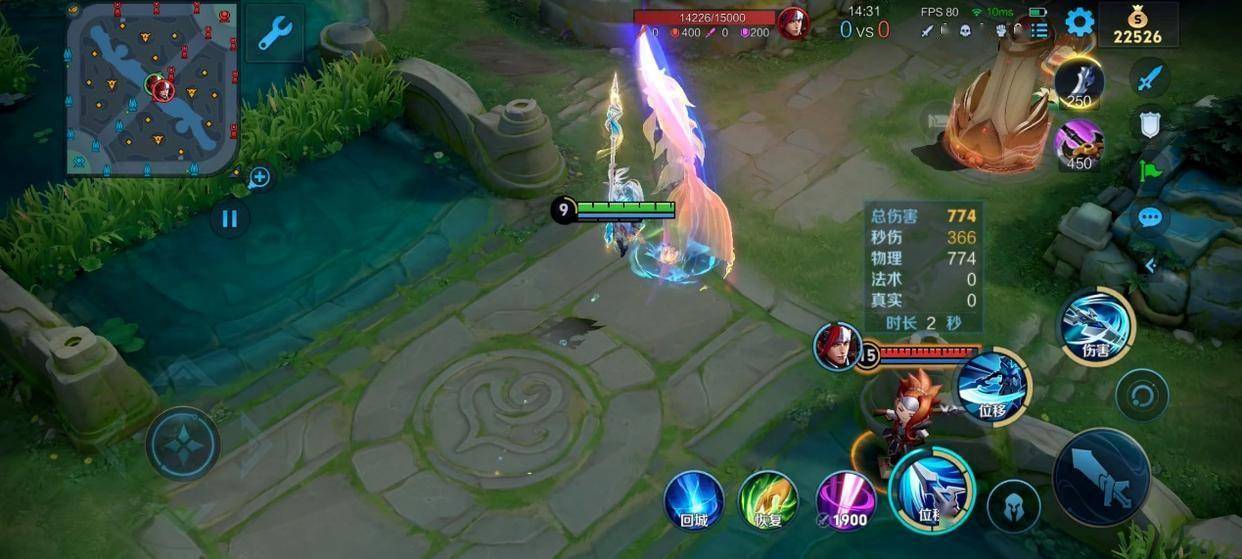1242x559 pixels.
Task: Recall to base with 回城
Action: (694, 499)
